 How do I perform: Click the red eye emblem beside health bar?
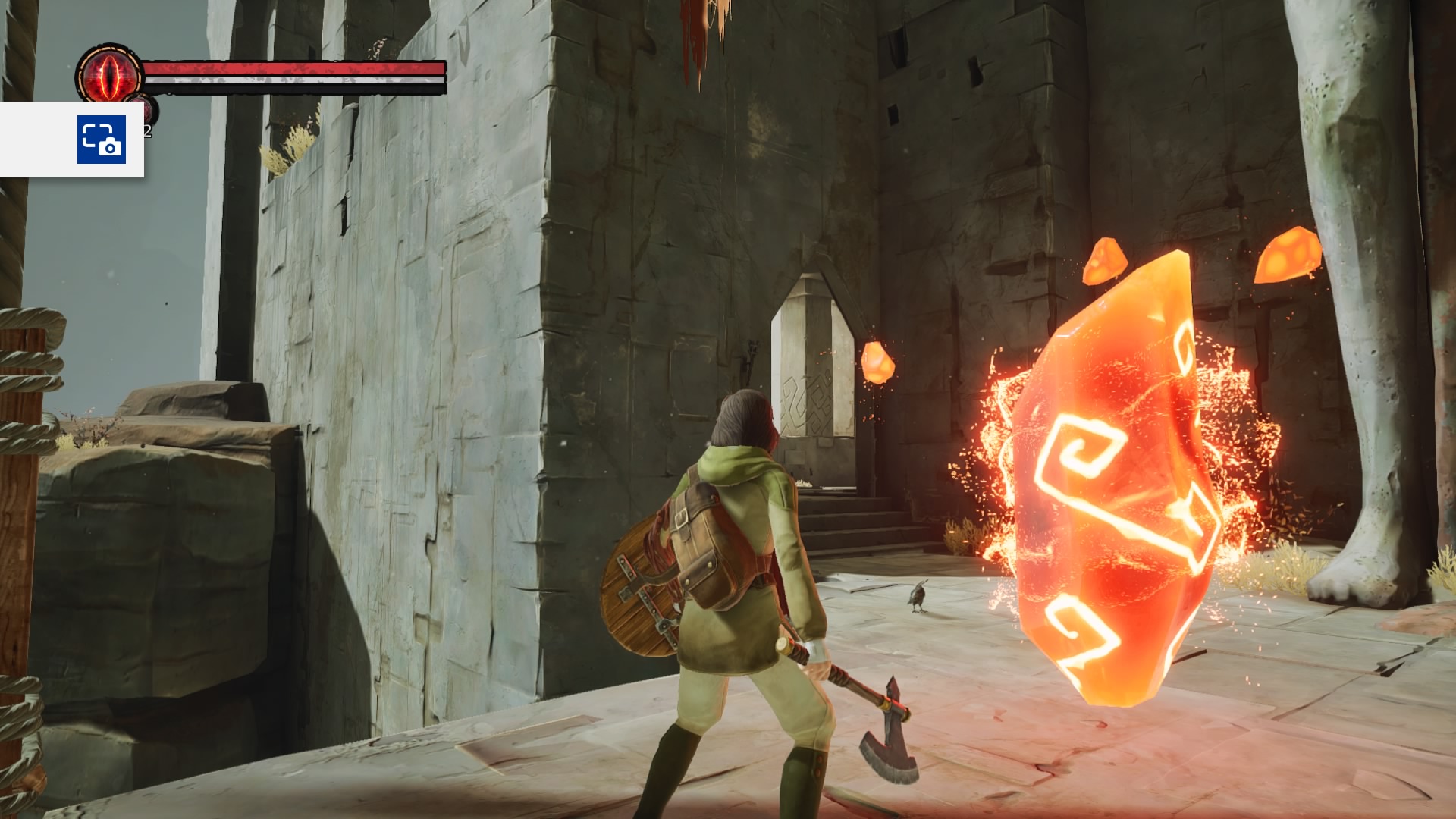coord(111,75)
